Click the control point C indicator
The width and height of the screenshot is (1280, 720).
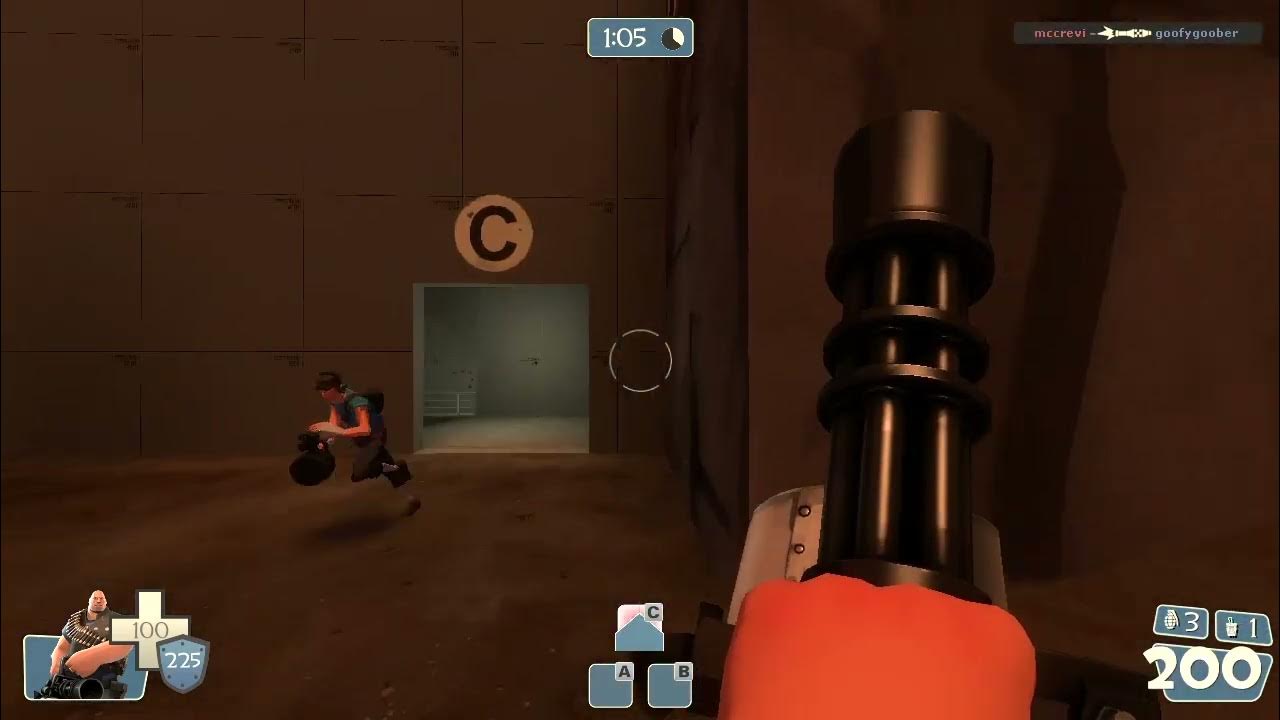coord(640,628)
